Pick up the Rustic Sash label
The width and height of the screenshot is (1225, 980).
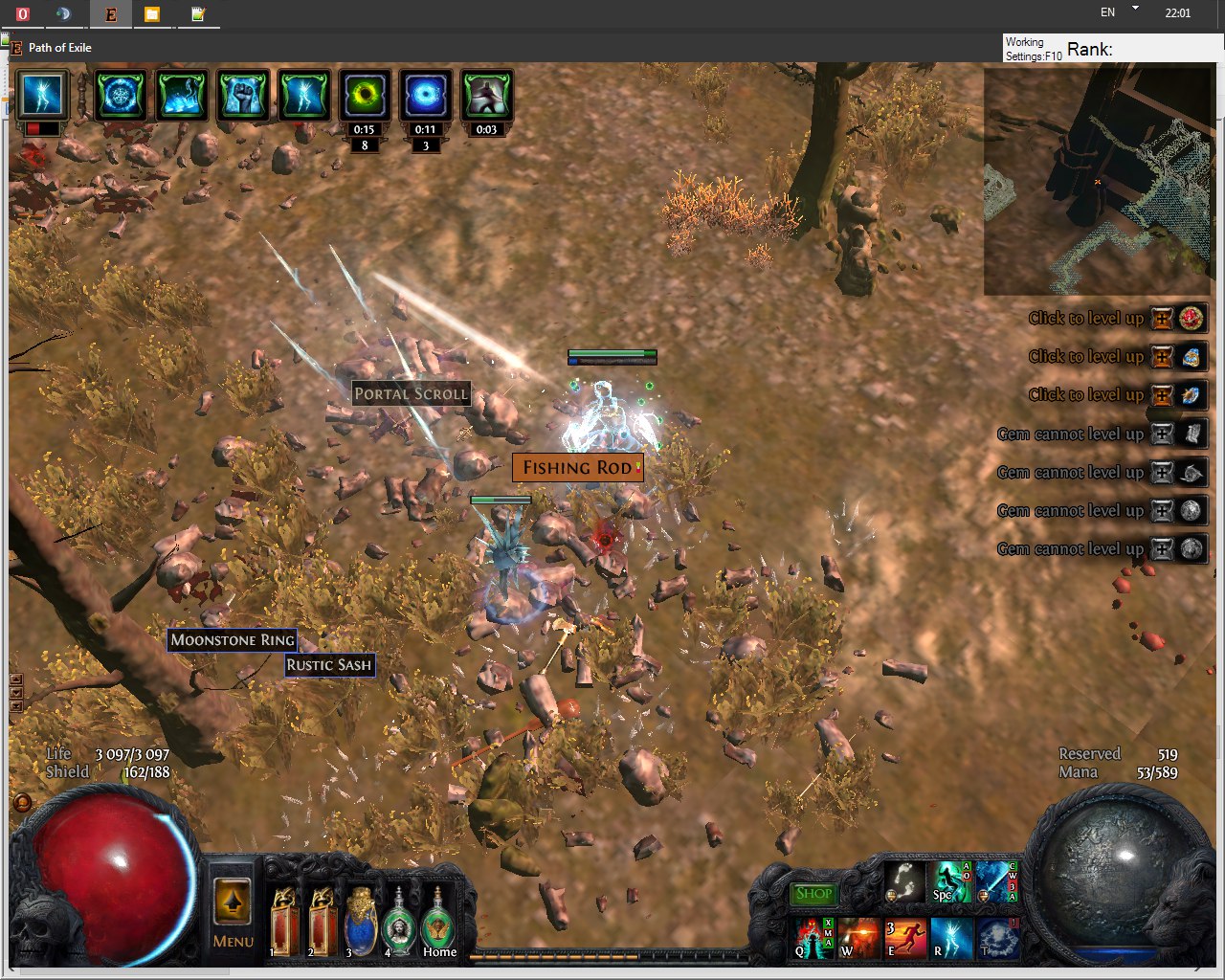click(x=328, y=665)
